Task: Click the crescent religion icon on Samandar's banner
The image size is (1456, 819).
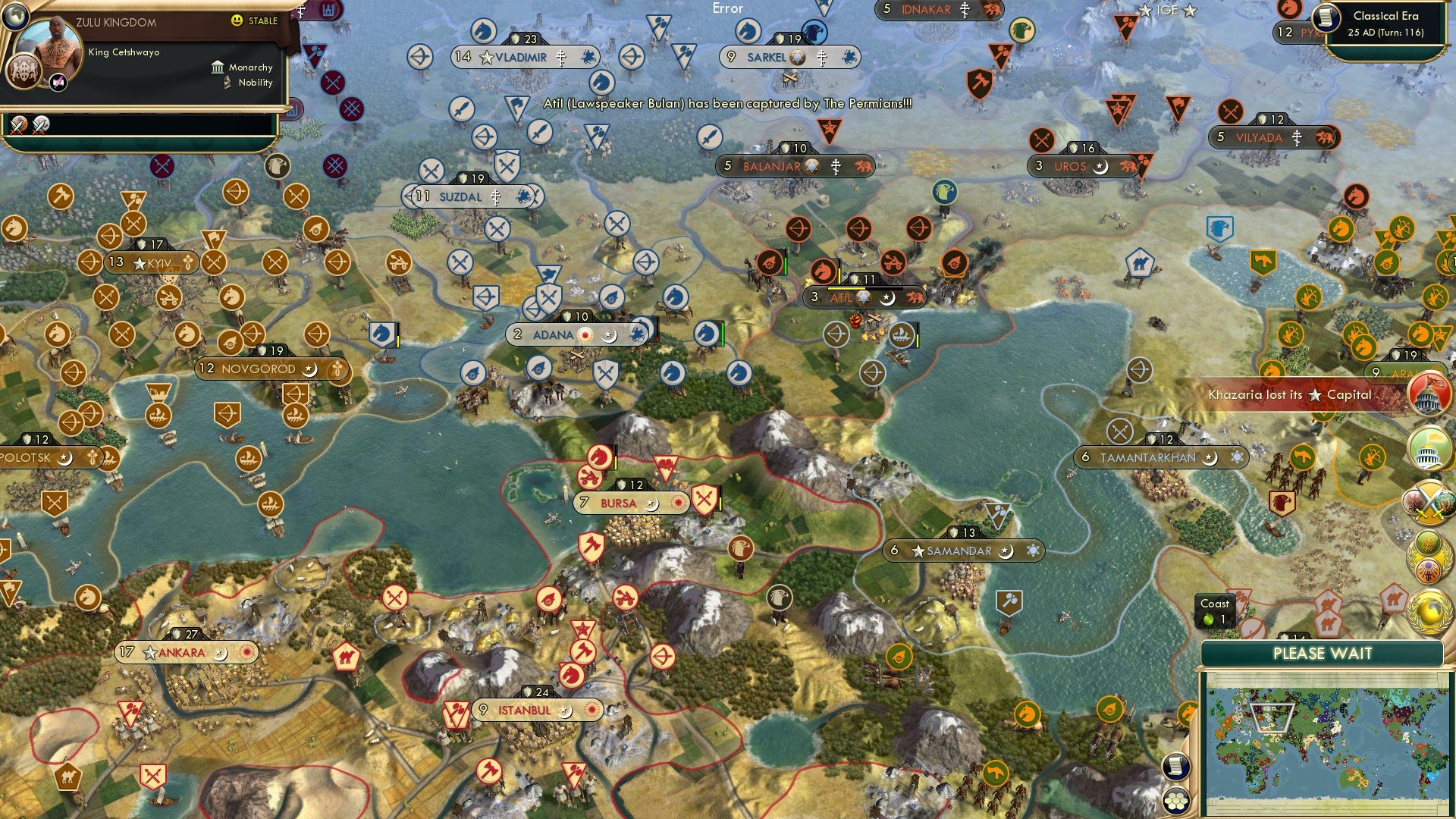Action: coord(1008,551)
